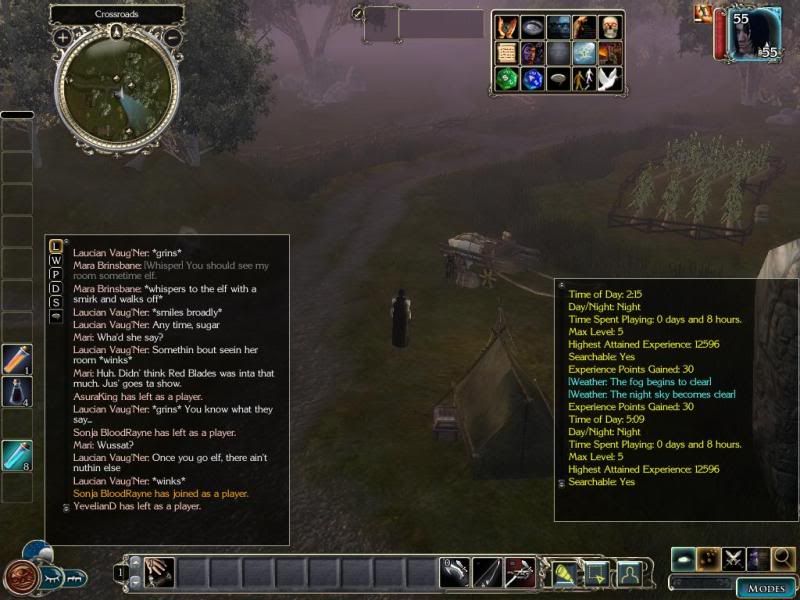This screenshot has width=800, height=600.
Task: Choose the green die icon
Action: [506, 80]
